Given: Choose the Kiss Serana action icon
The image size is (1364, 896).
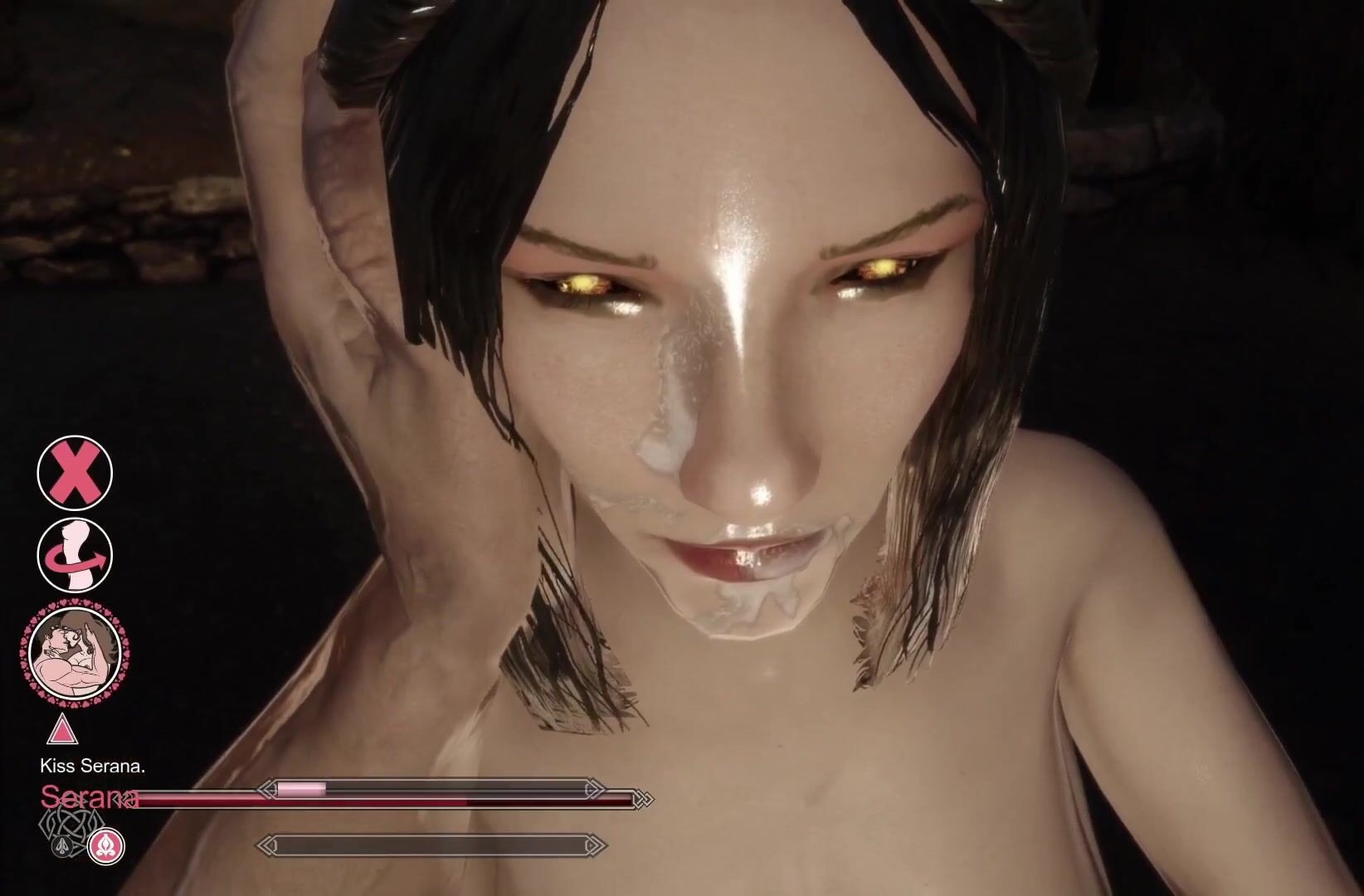Looking at the screenshot, I should coord(75,653).
